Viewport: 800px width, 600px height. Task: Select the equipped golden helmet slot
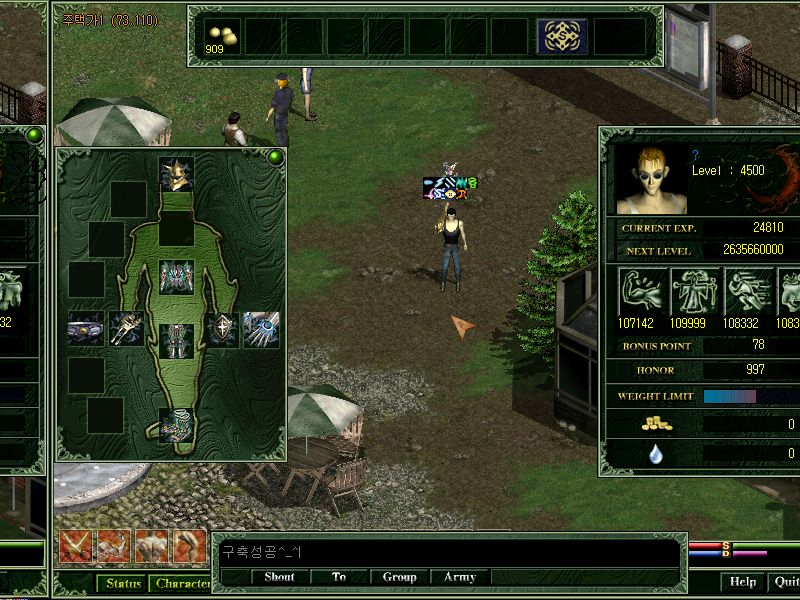click(176, 174)
